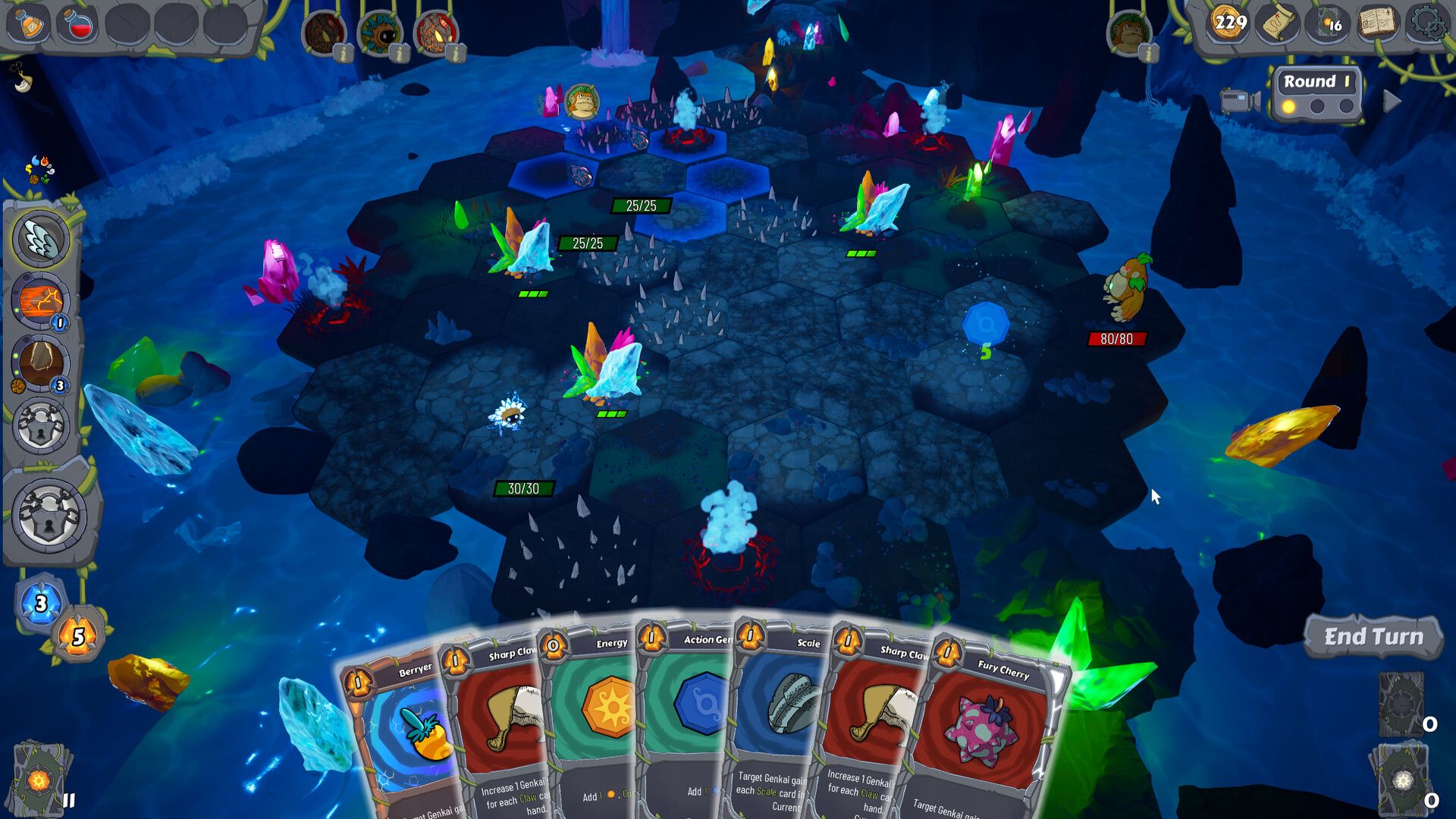Open the draw pile at the bottom left
This screenshot has height=819, width=1456.
click(x=39, y=777)
